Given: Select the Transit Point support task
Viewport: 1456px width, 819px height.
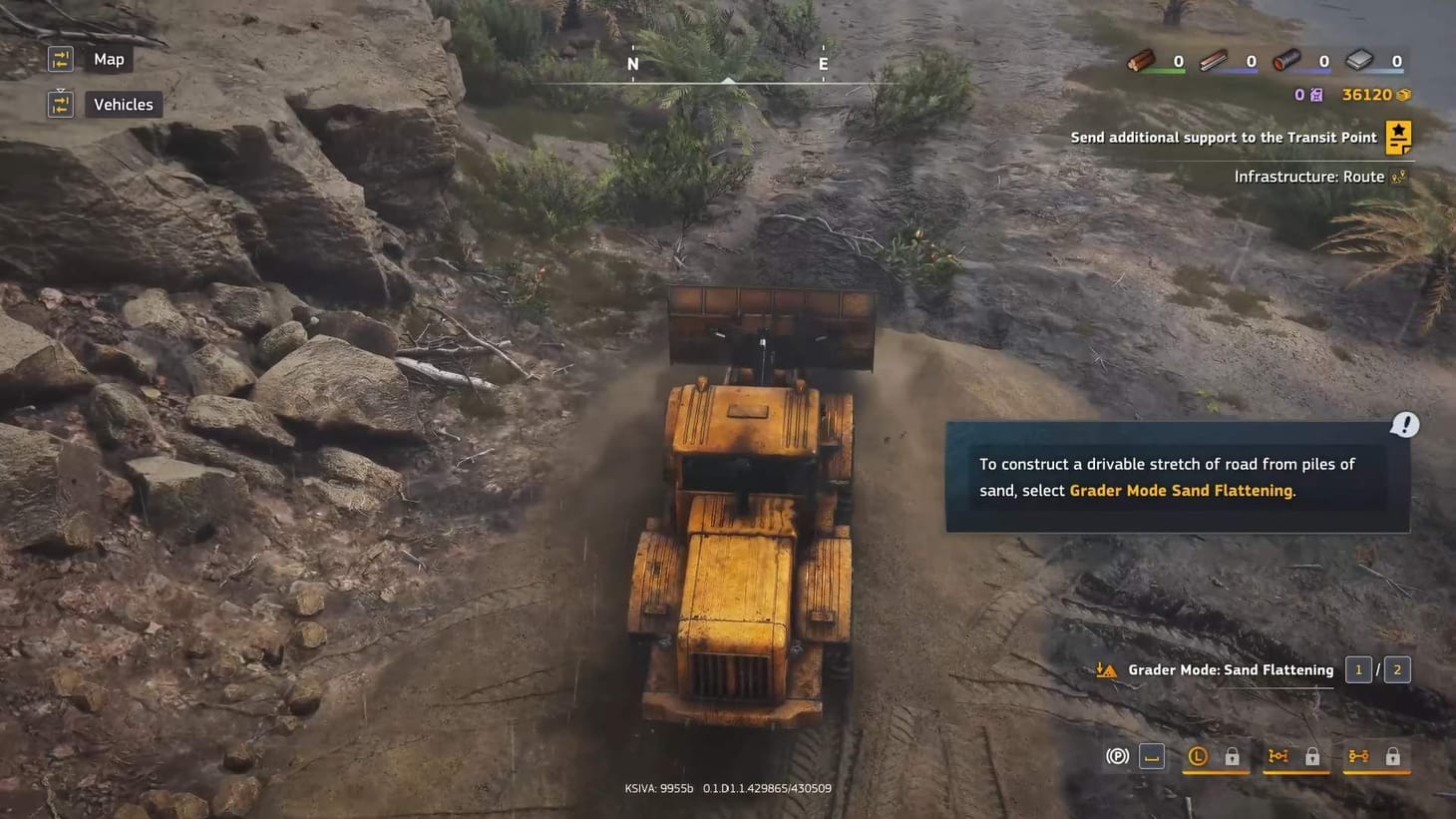Looking at the screenshot, I should [1224, 137].
